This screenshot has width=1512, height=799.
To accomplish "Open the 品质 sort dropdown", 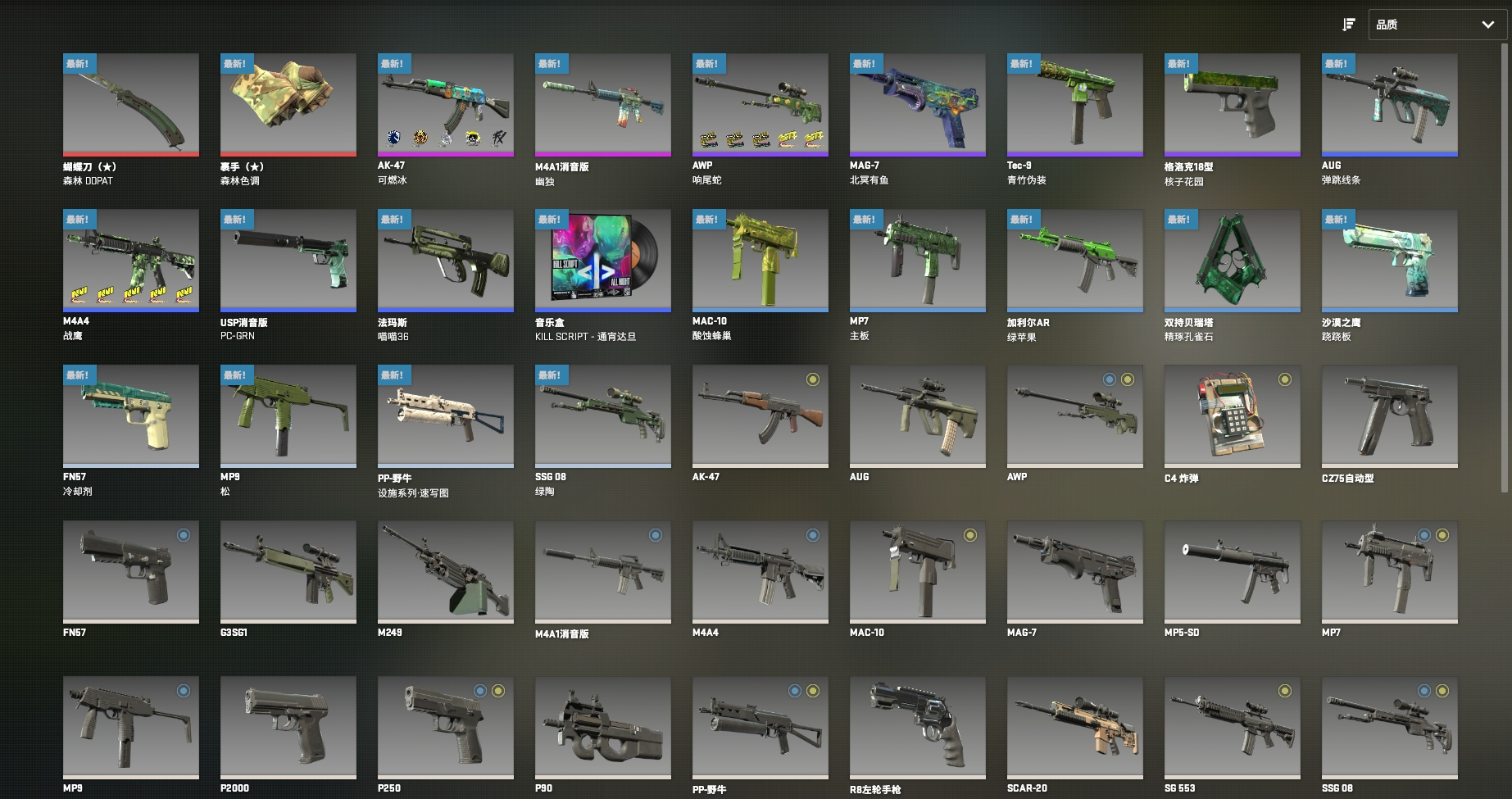I will point(1437,25).
